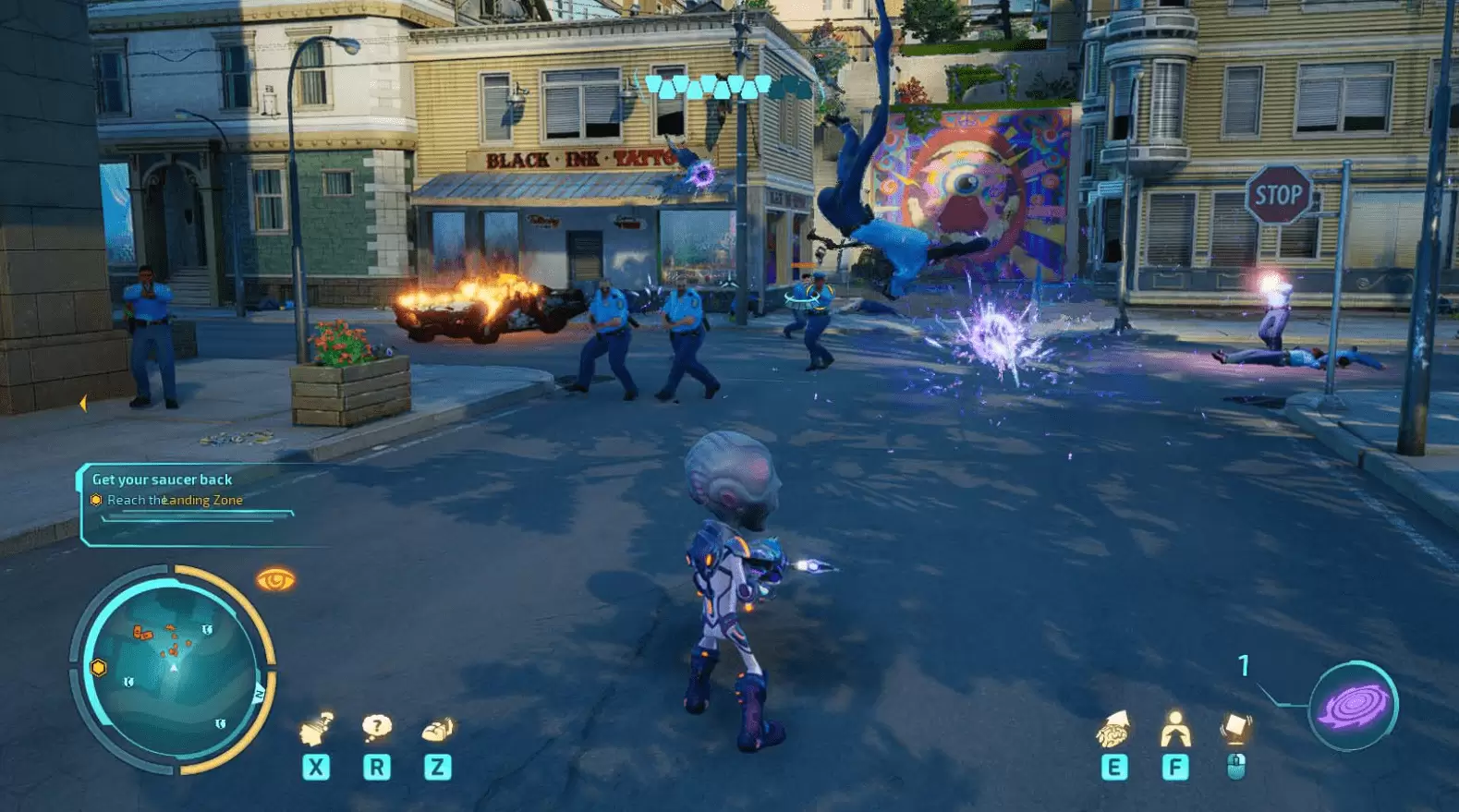The image size is (1459, 812).
Task: Click the E keybind button
Action: [1117, 767]
